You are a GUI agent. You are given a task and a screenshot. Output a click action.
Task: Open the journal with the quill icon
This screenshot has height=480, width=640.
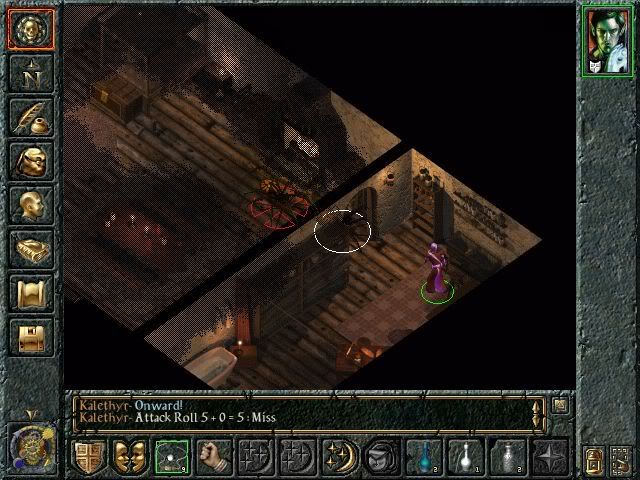point(30,116)
